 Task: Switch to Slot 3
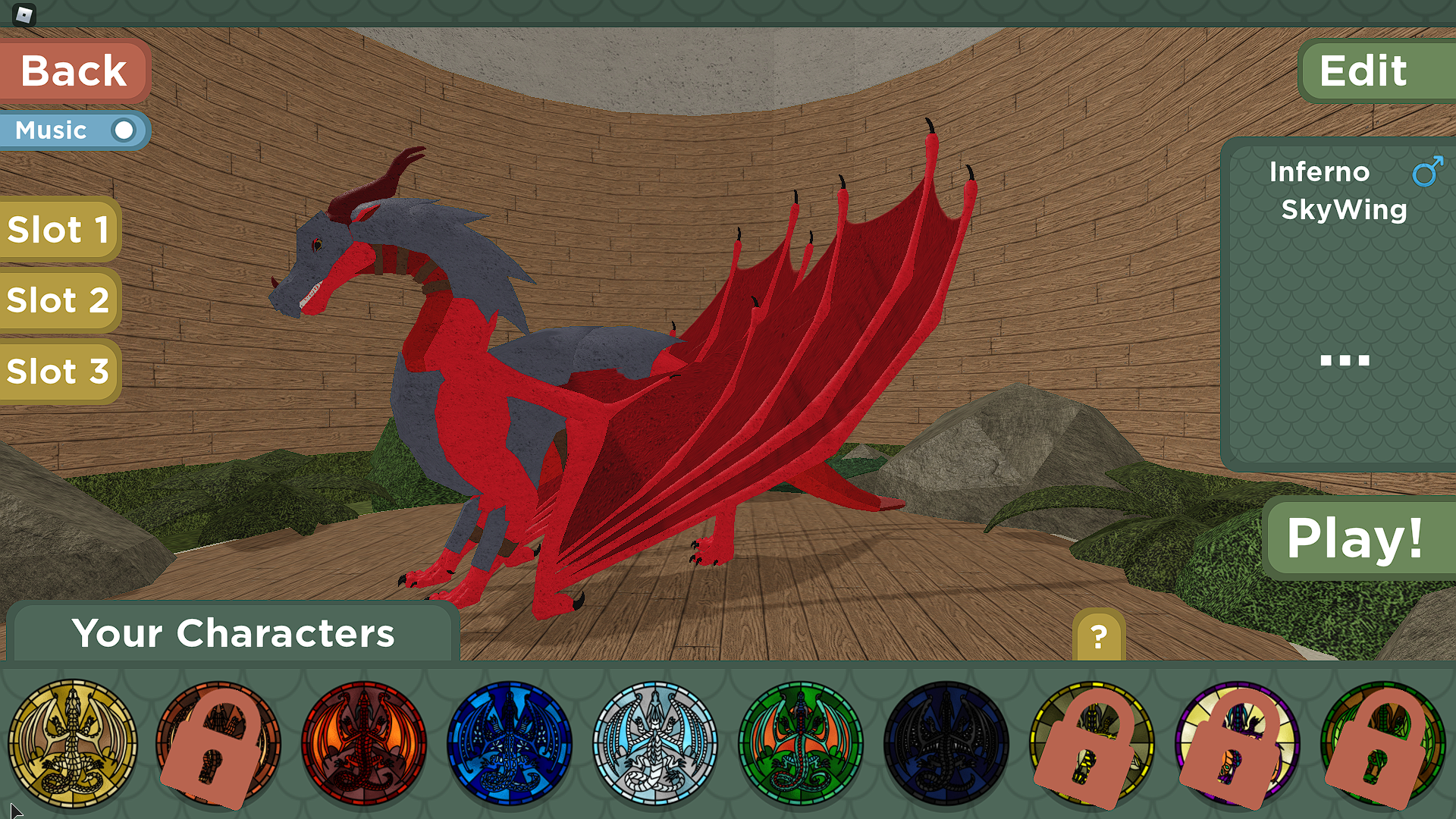point(59,372)
